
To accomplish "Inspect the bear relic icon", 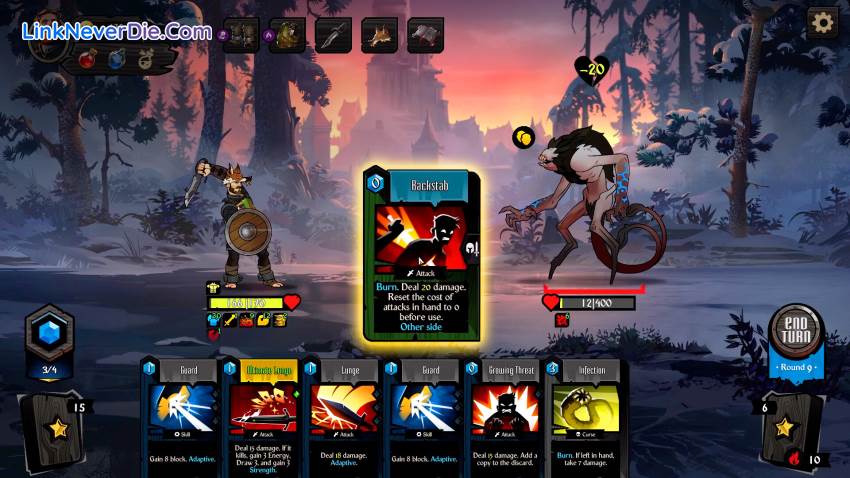I will [287, 35].
